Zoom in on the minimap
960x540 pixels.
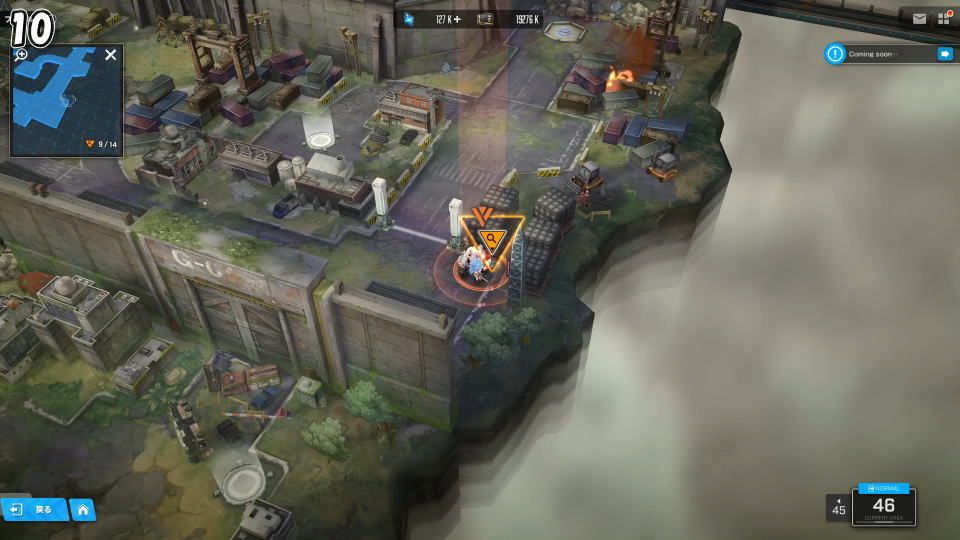[x=21, y=55]
